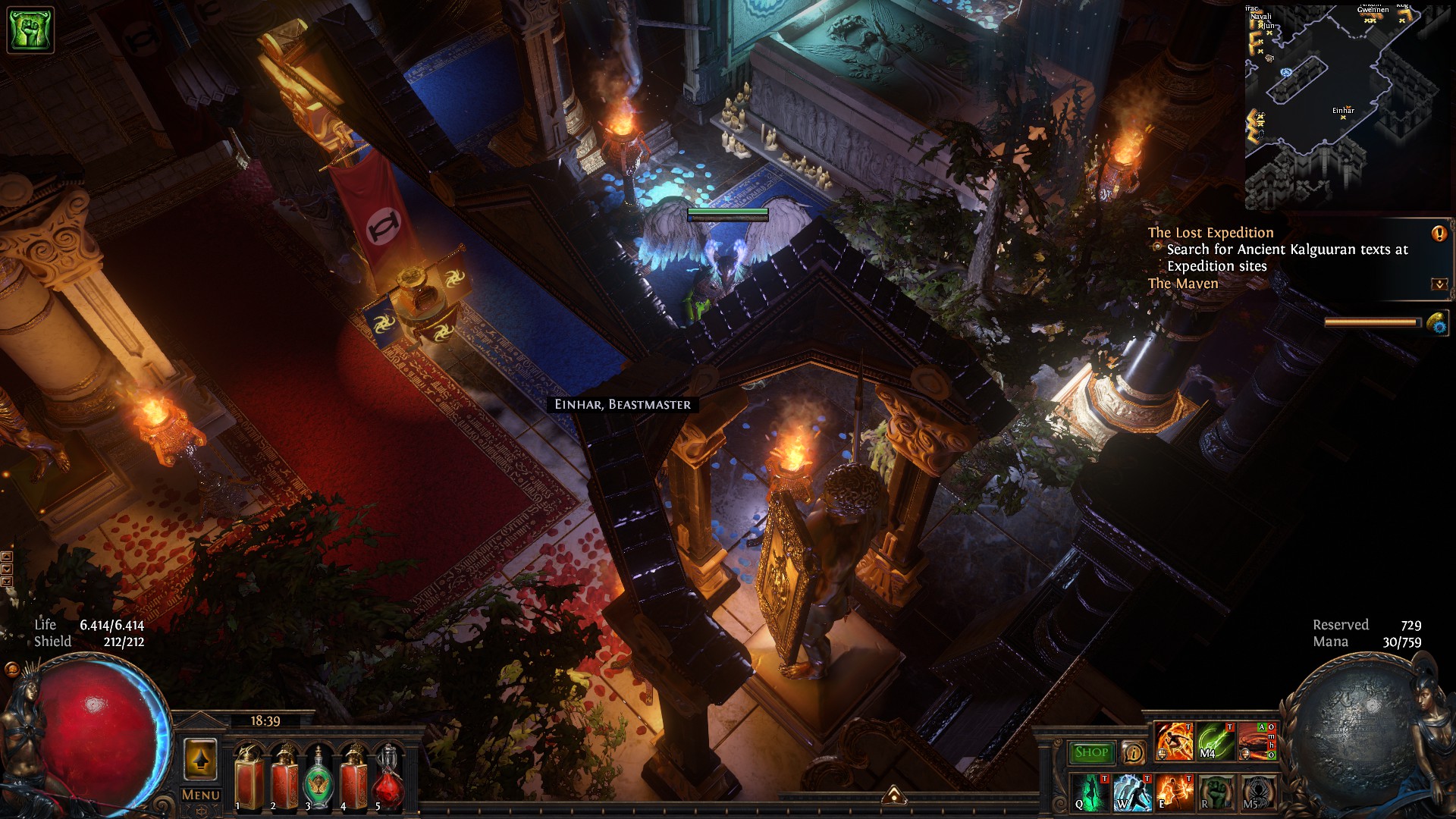Use the flask in slot 1
Viewport: 1456px width, 819px height.
click(249, 777)
